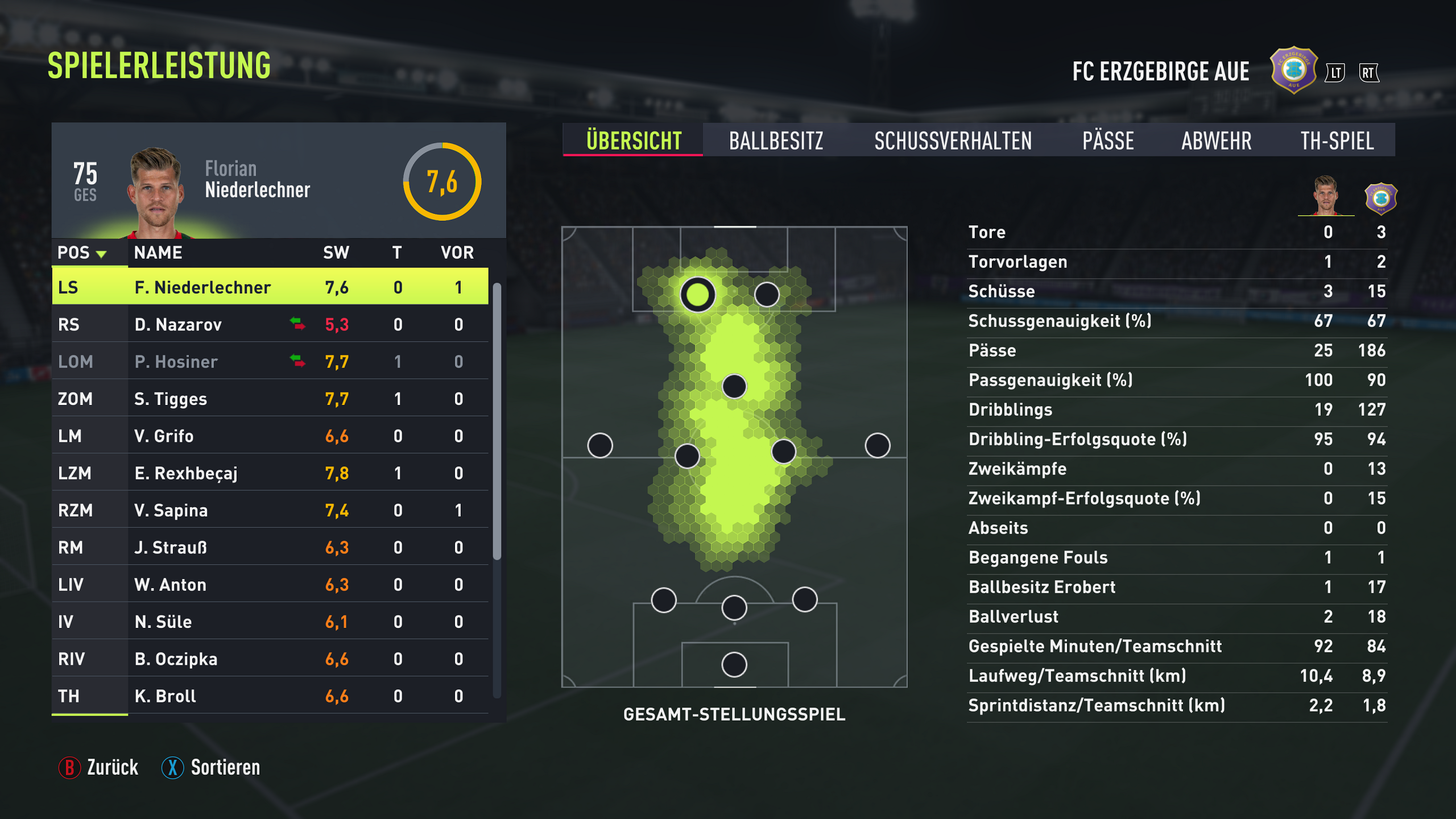Click the SW rating column header
Screen dimensions: 1456x819
point(336,253)
